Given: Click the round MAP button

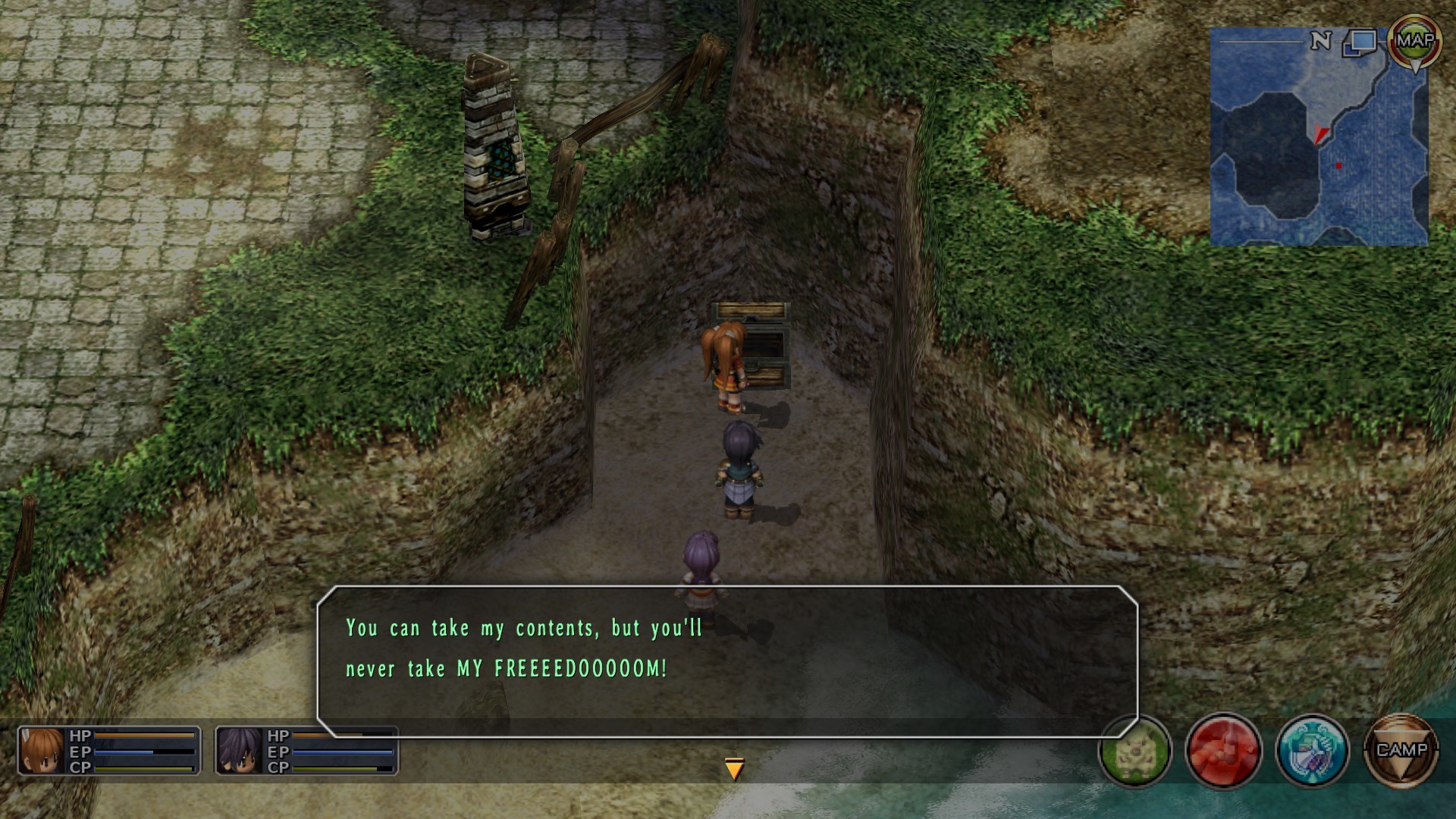Looking at the screenshot, I should pos(1414,41).
